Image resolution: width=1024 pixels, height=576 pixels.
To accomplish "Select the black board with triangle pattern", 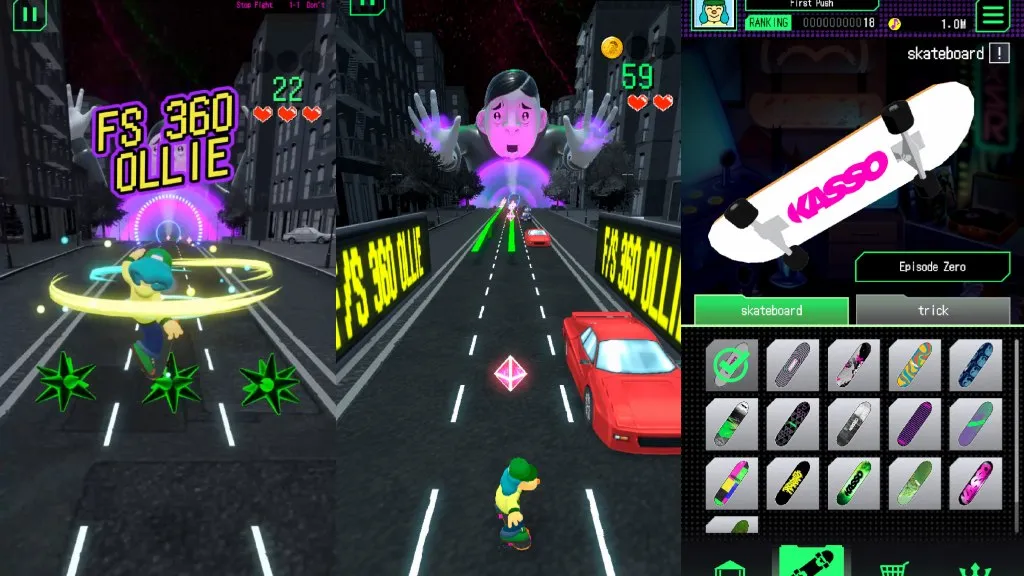I will (793, 424).
